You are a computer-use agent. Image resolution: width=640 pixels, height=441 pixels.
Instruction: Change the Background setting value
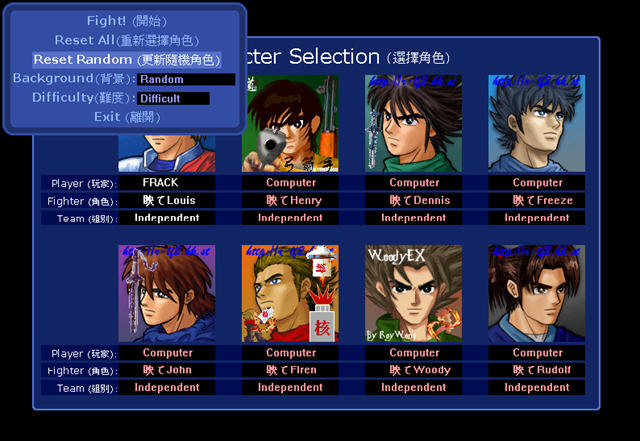[186, 79]
